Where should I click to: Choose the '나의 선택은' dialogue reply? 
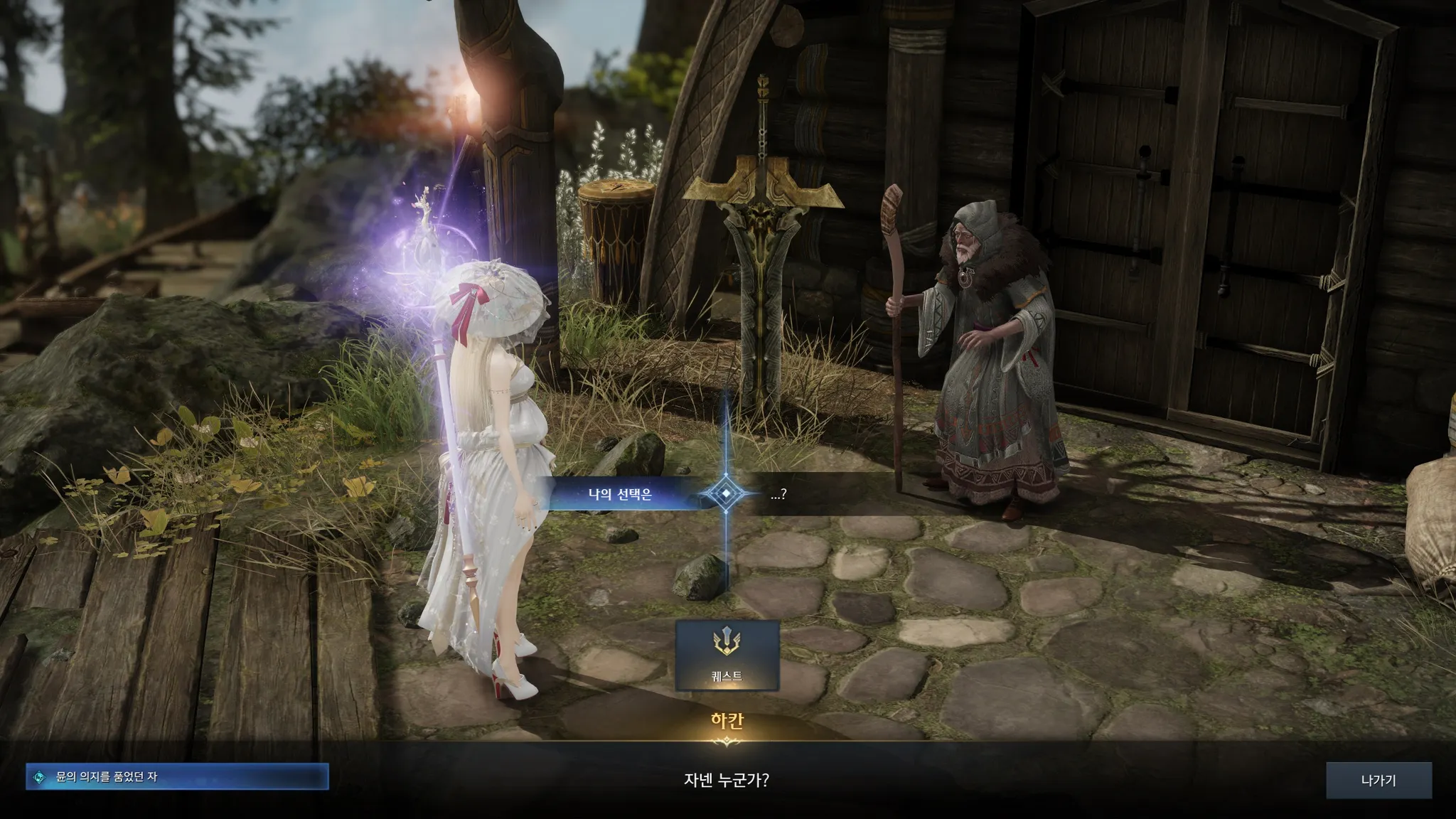click(620, 494)
